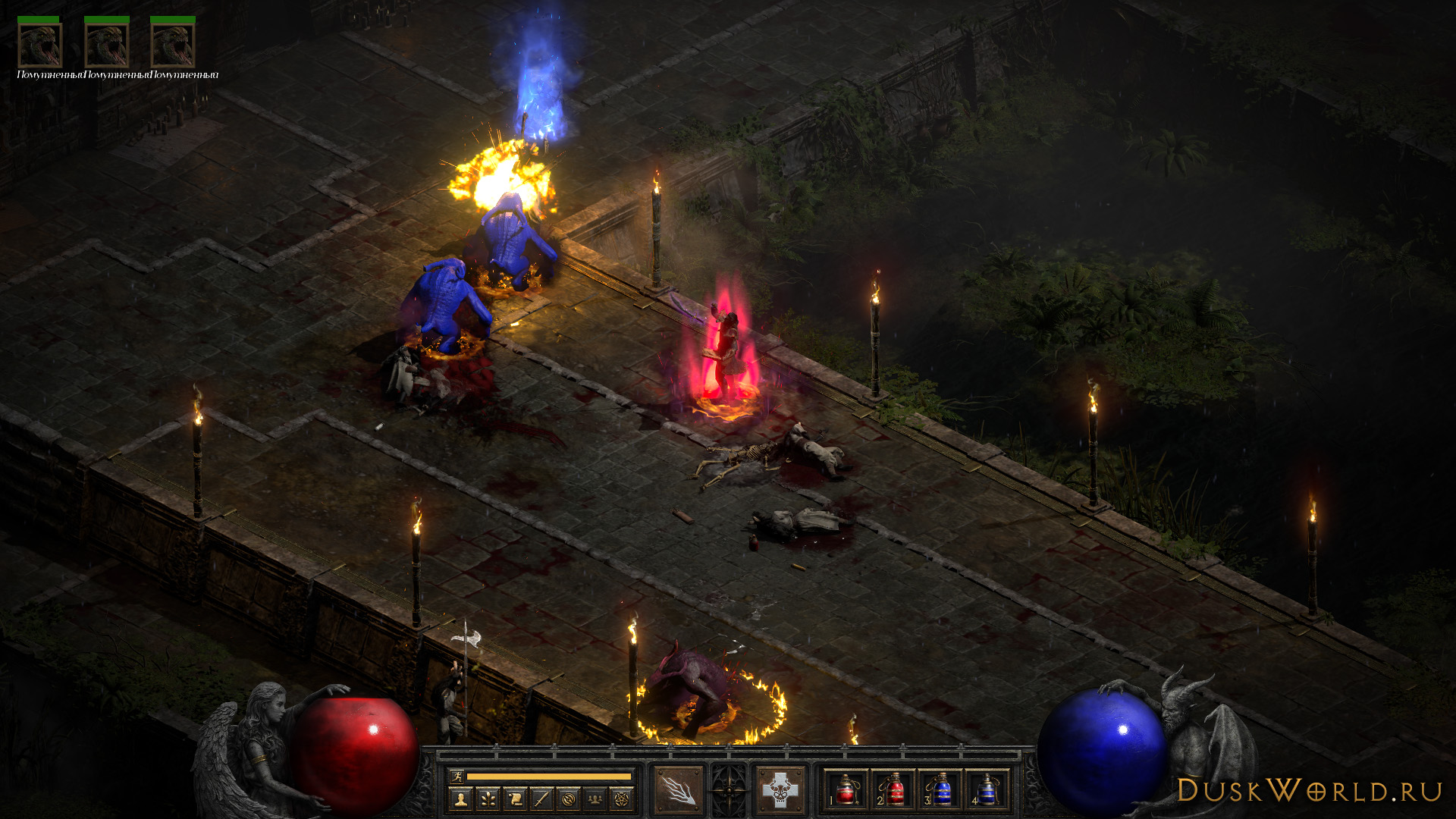Open the character sheet silhouette button
1456x819 pixels.
(460, 799)
